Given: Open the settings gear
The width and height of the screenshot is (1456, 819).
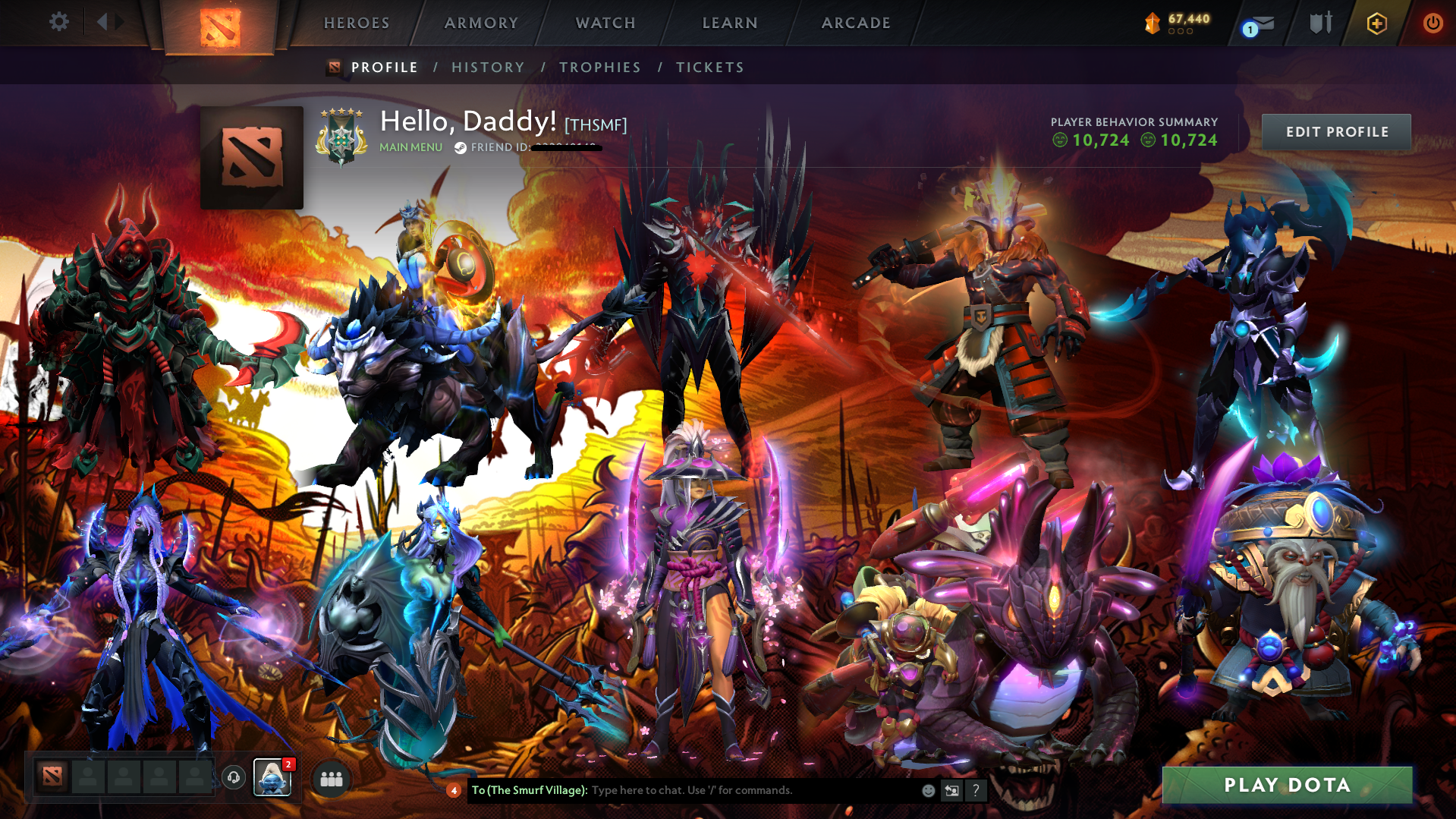Looking at the screenshot, I should click(x=58, y=22).
